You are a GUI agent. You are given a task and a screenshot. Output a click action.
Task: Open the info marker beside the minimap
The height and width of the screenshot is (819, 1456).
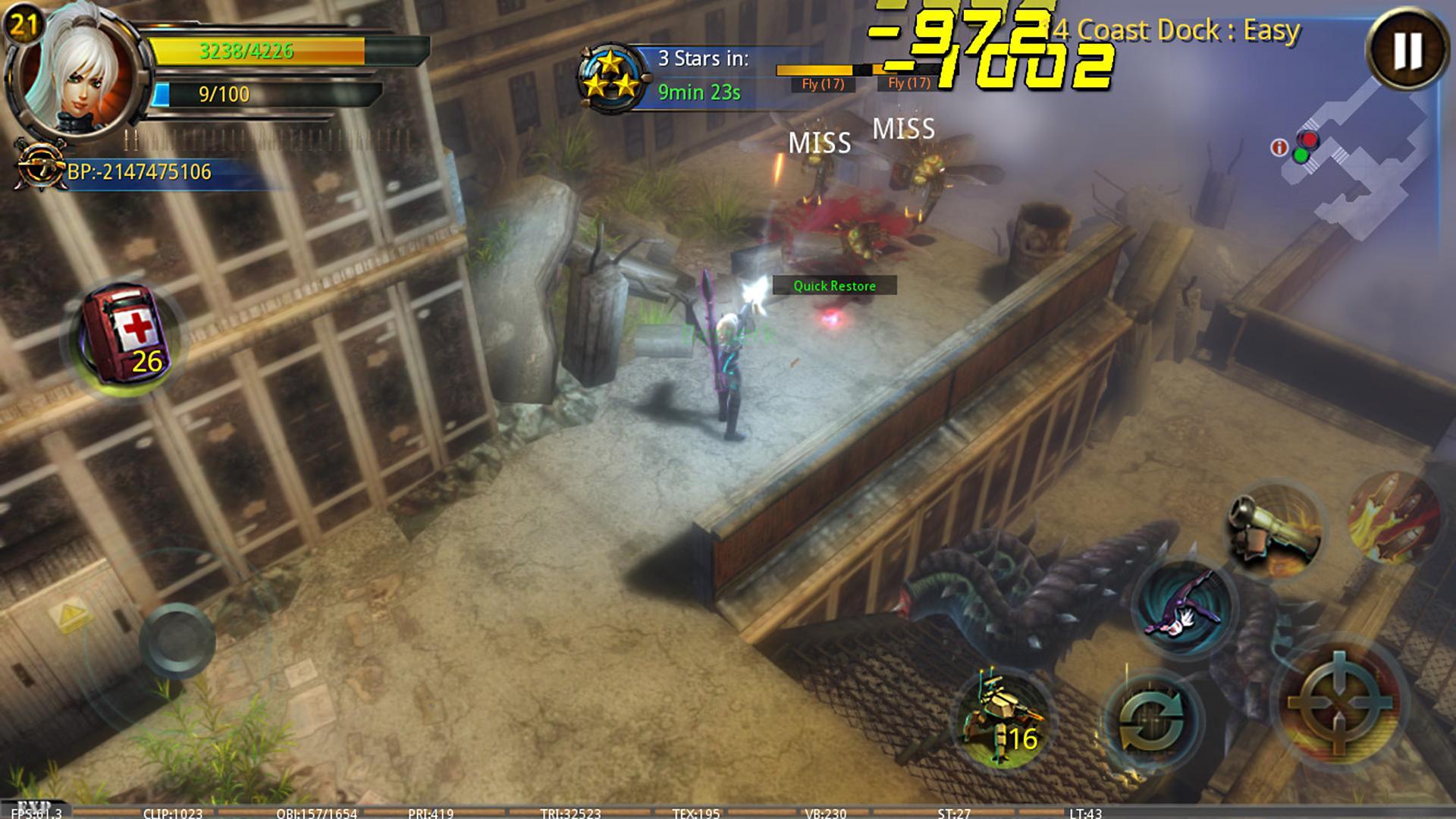pos(1279,147)
